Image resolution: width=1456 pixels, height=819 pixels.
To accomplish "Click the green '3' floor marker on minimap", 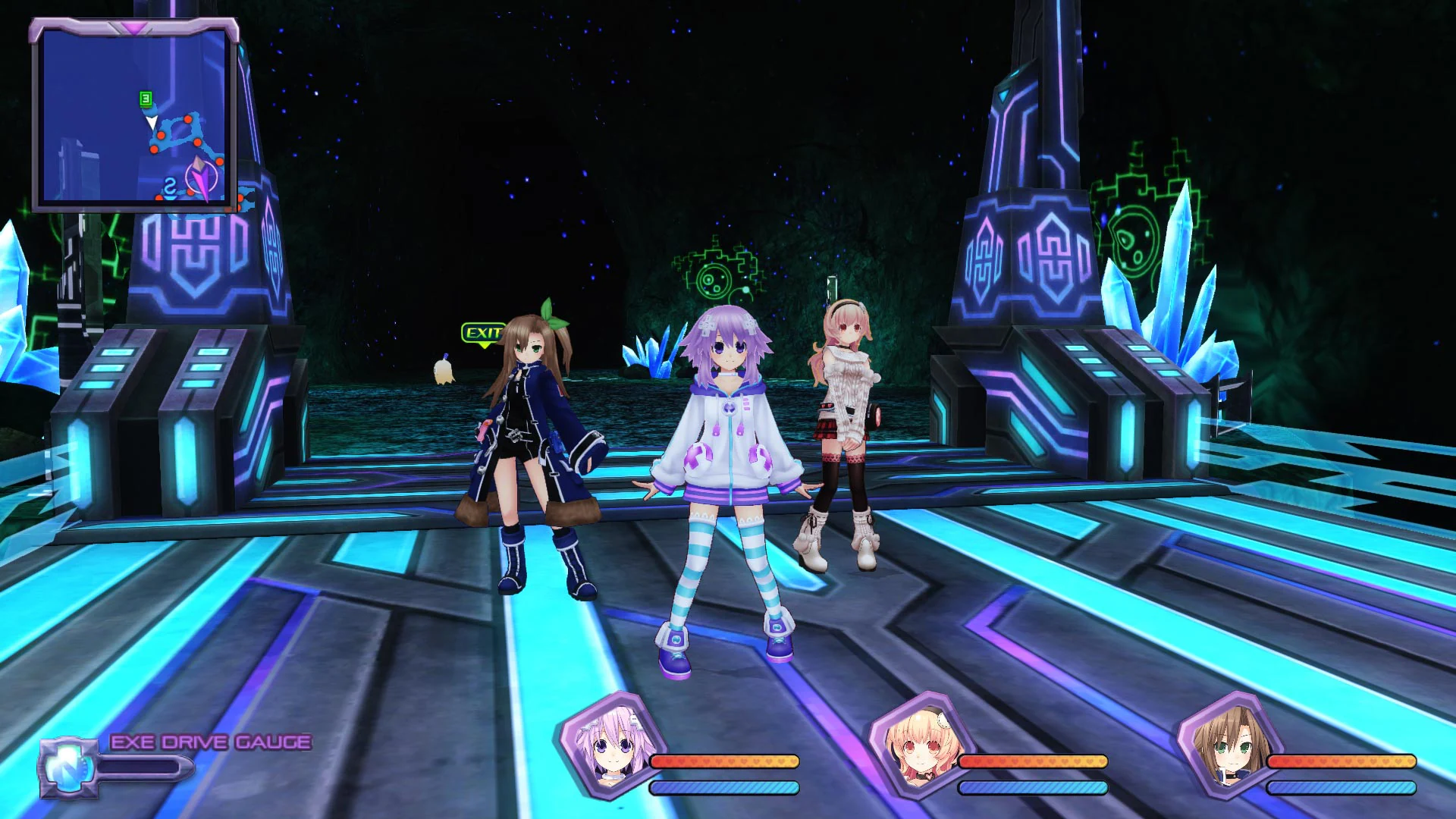I will (146, 99).
